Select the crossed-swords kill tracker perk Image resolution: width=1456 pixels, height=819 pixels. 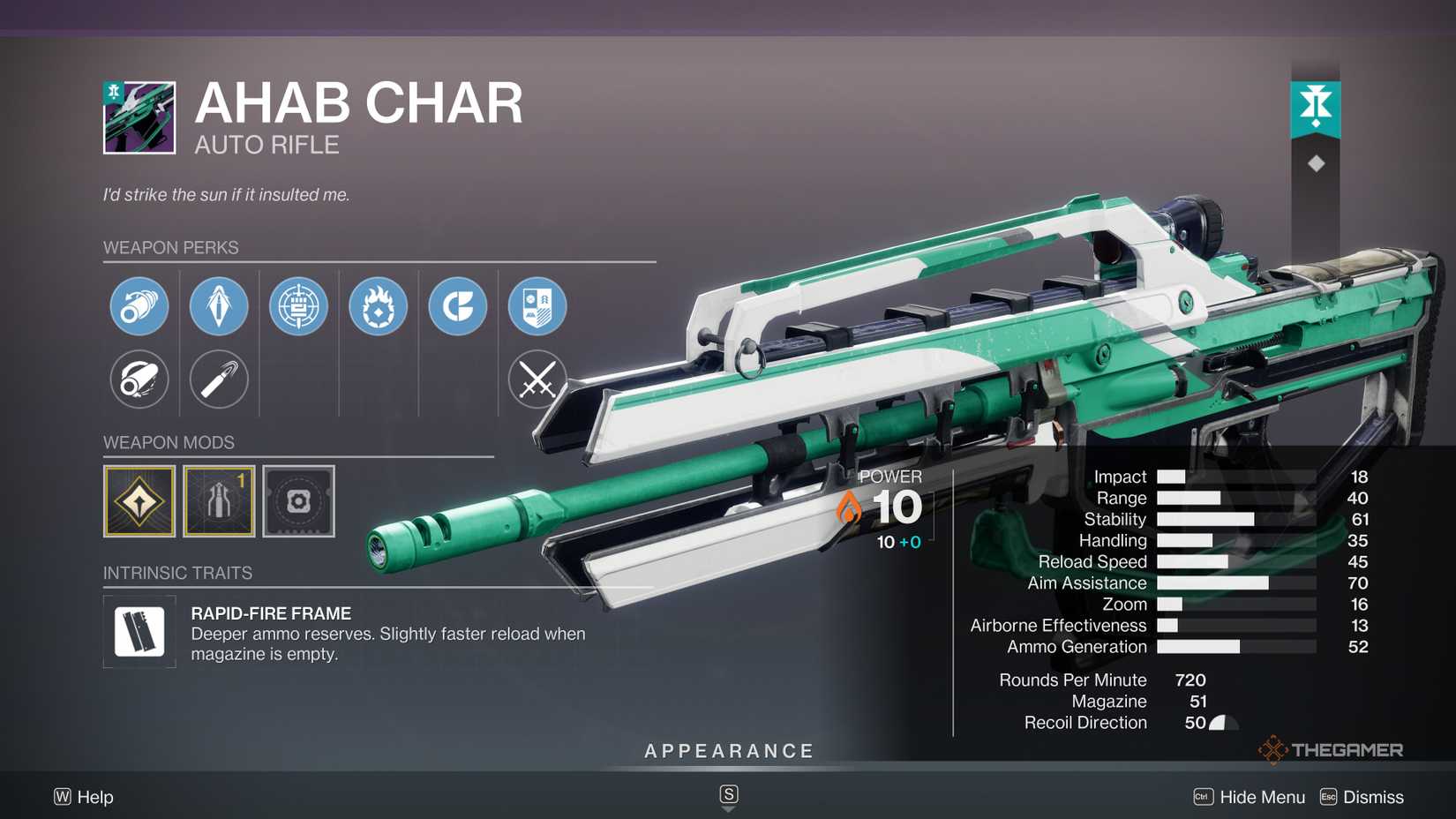[x=538, y=379]
